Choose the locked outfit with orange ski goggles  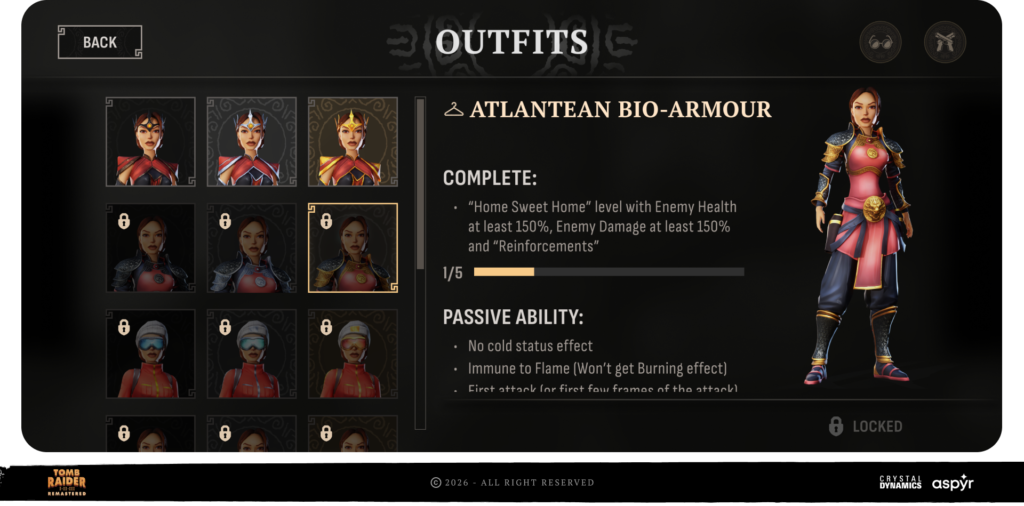(352, 354)
